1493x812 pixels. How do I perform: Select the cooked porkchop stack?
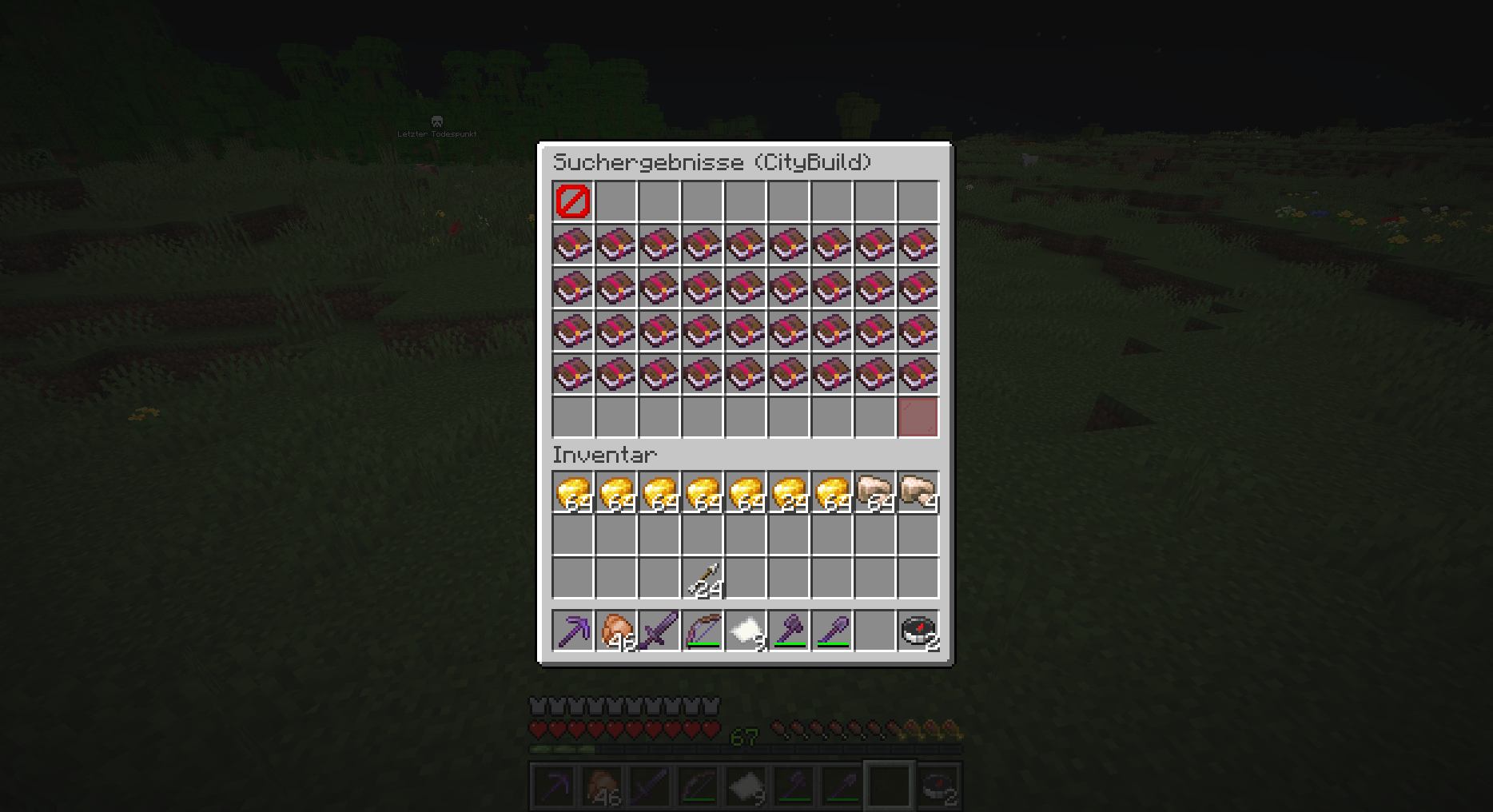click(615, 631)
